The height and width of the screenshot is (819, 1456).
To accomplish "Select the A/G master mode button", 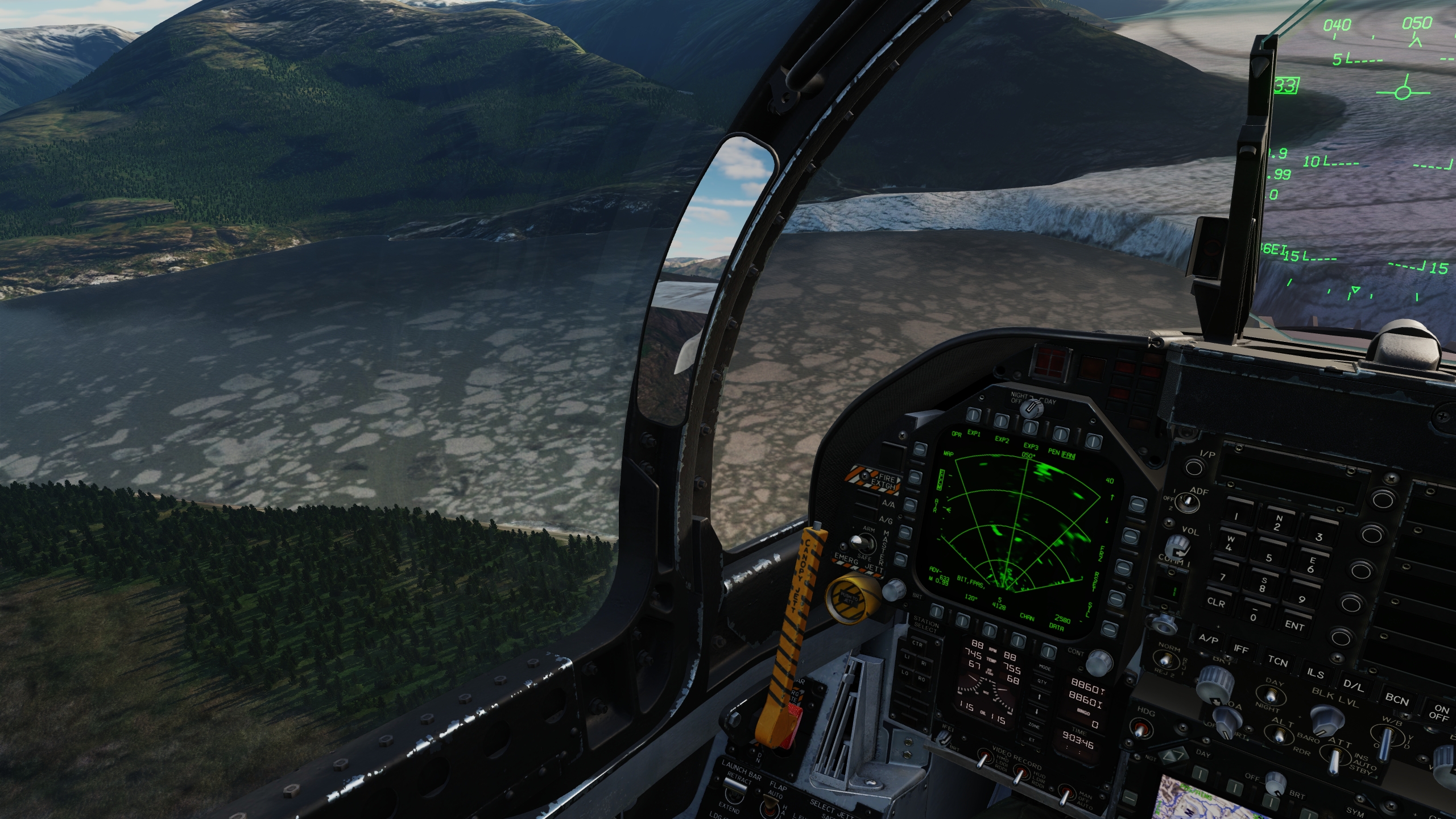I will (x=886, y=520).
